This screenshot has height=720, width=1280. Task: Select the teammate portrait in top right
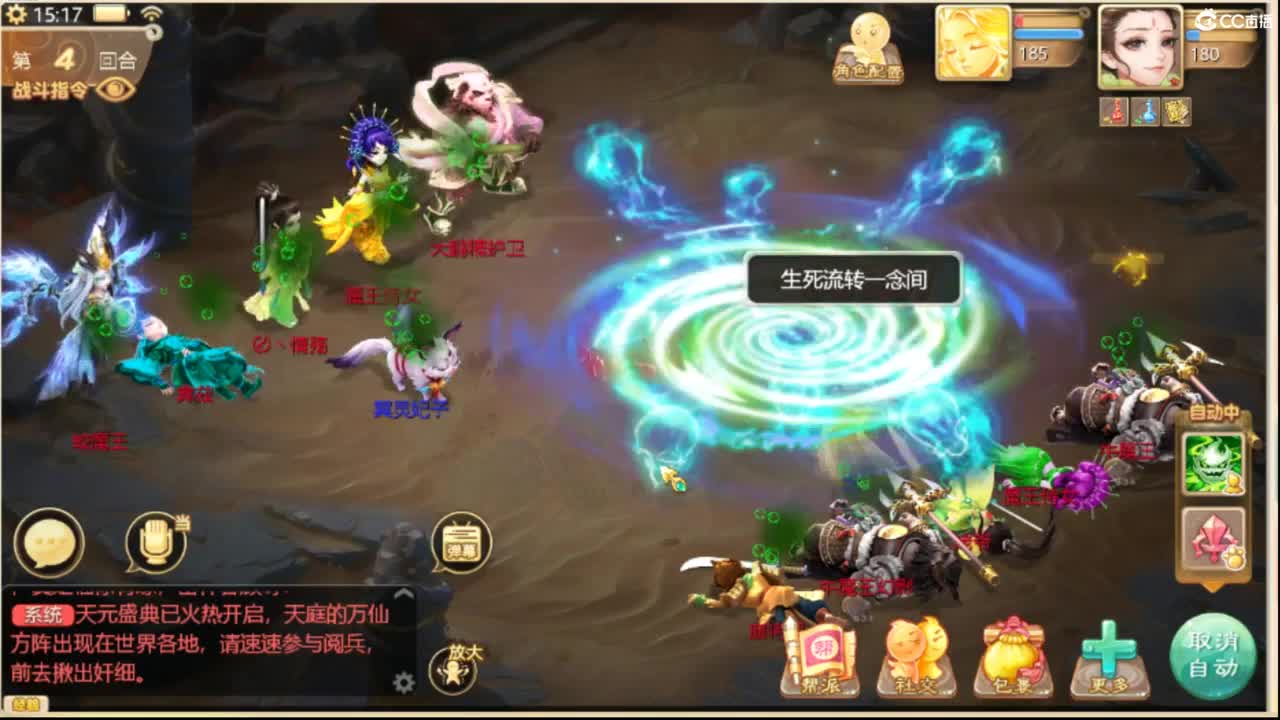1140,45
